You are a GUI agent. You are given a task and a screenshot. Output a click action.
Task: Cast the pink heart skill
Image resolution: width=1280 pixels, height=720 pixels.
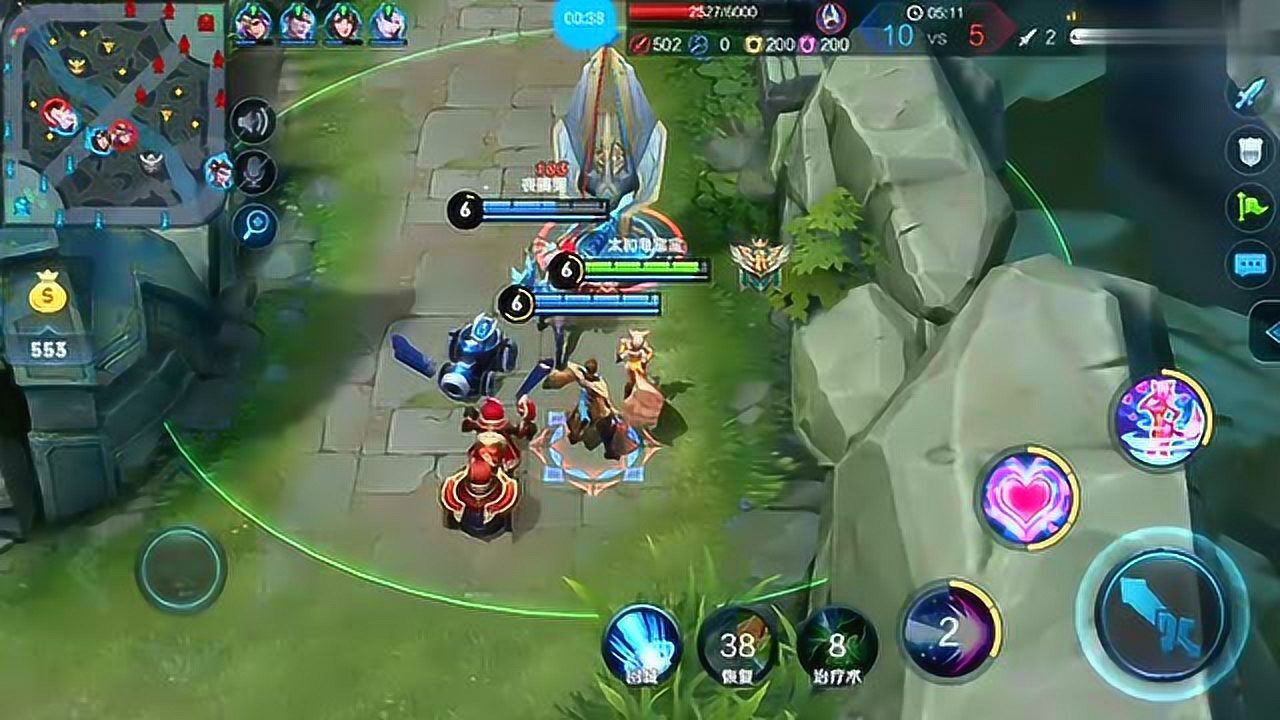1027,497
